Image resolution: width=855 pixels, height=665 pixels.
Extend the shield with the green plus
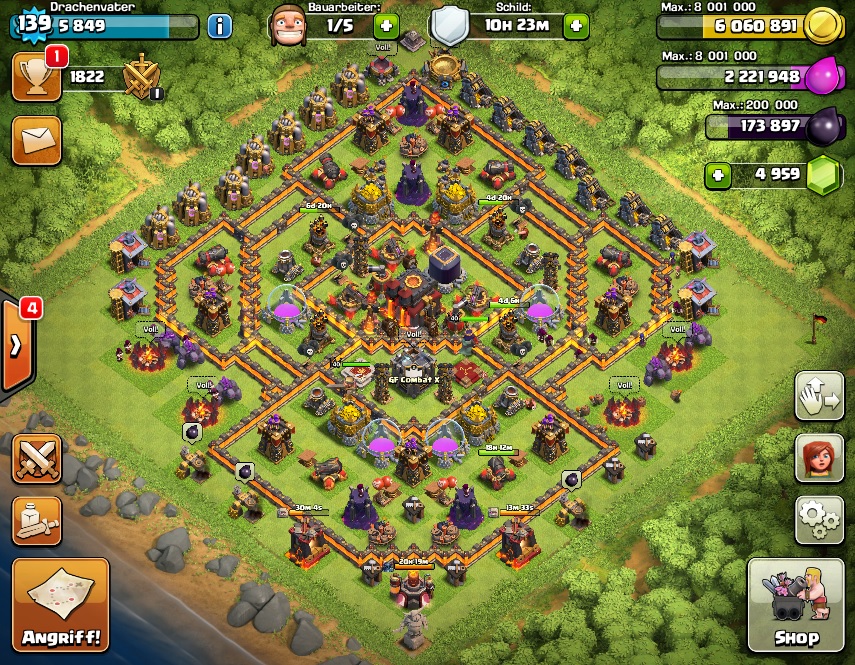pos(575,26)
